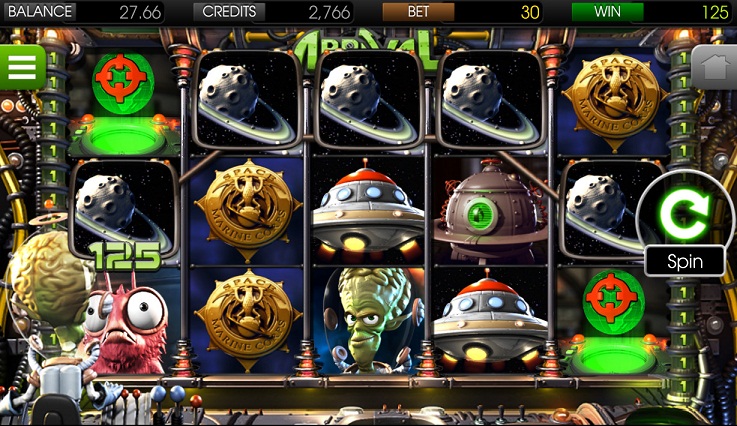This screenshot has width=737, height=426.
Task: Open the green hamburger menu
Action: (22, 67)
